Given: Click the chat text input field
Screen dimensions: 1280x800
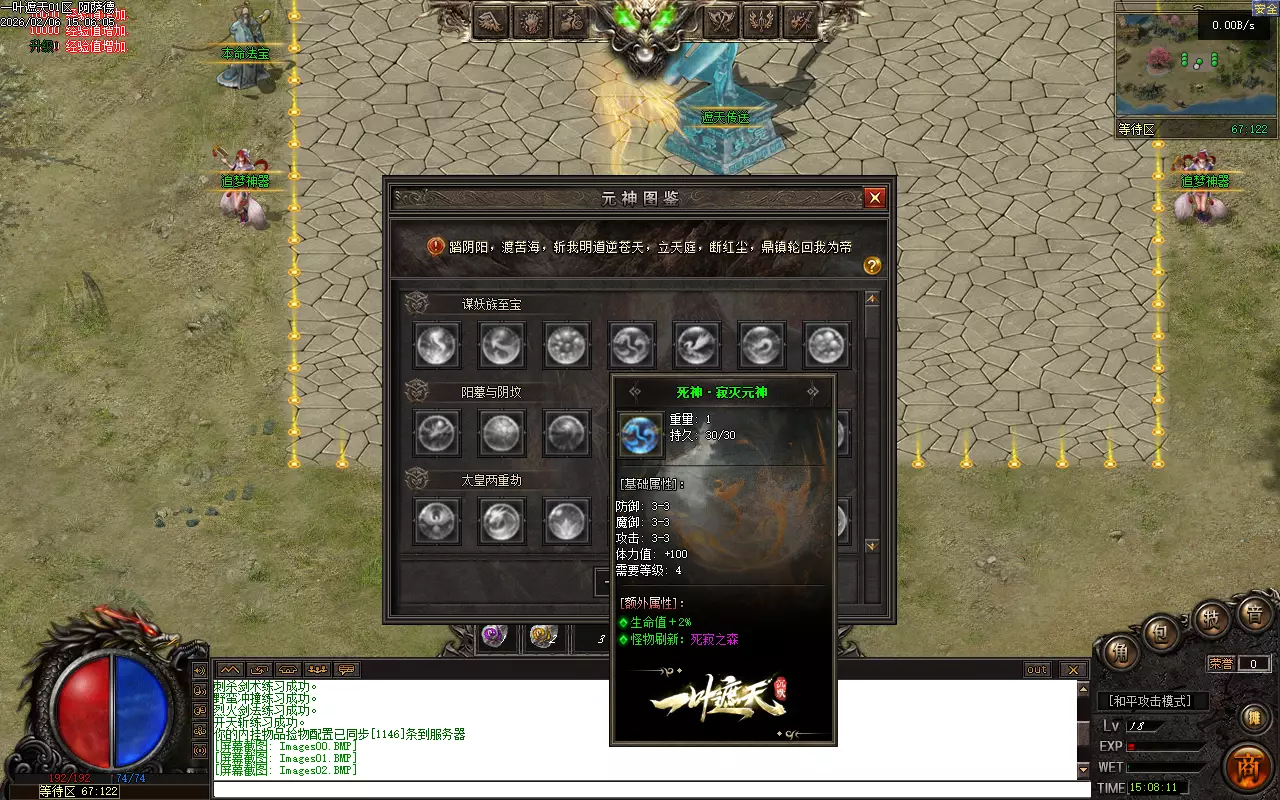Looking at the screenshot, I should click(650, 789).
